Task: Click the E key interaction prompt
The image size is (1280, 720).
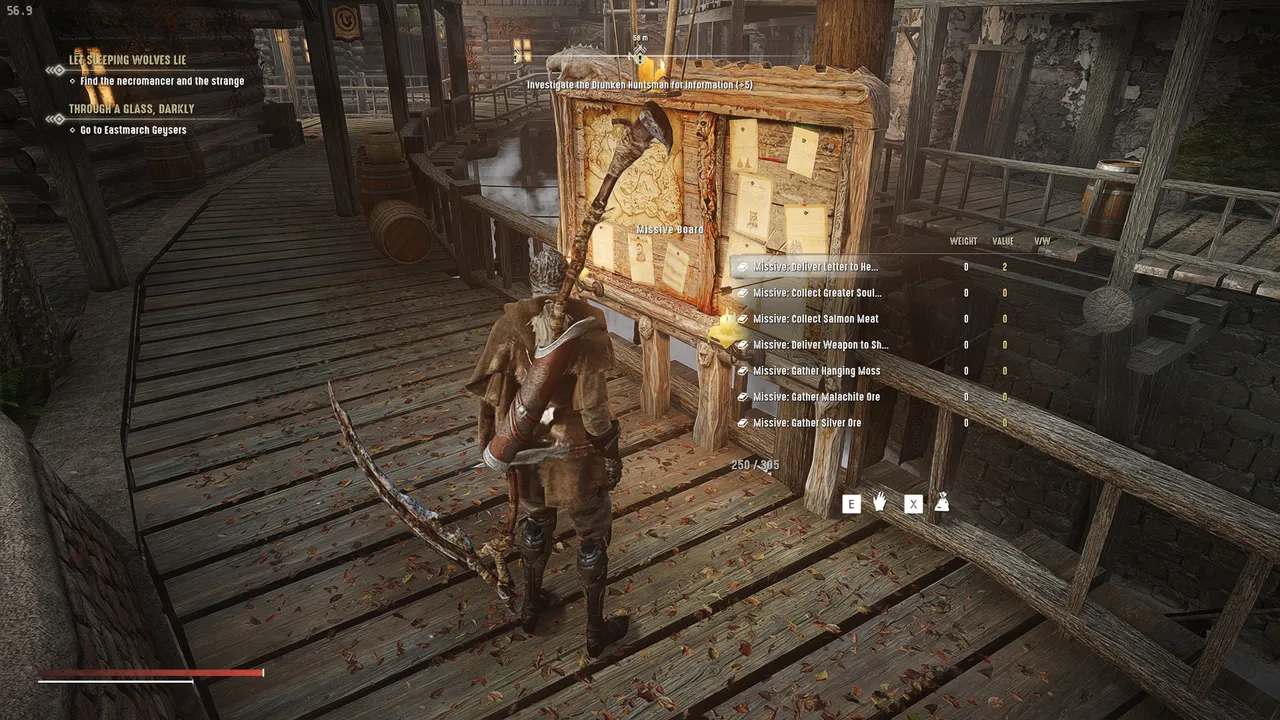Action: pos(851,504)
